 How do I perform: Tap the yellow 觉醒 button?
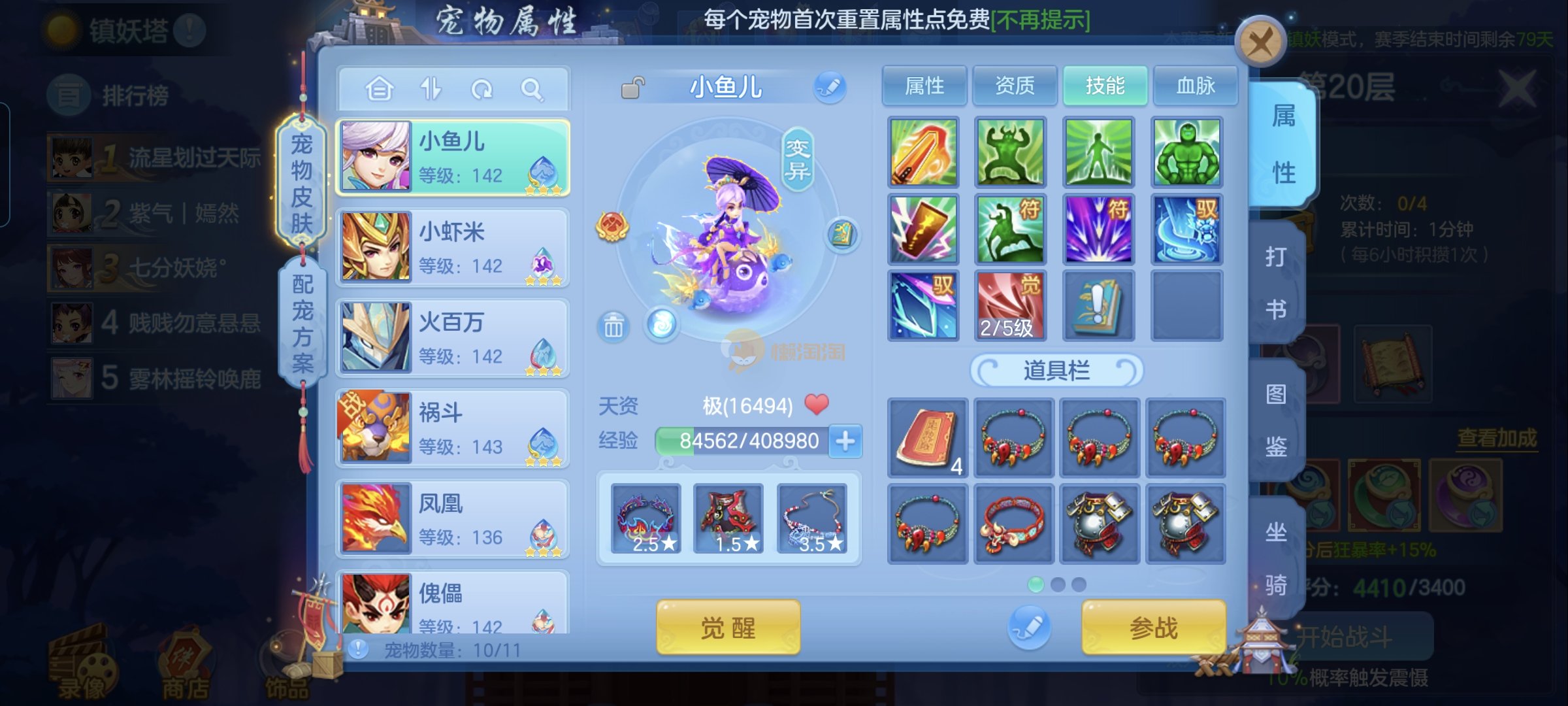(728, 628)
